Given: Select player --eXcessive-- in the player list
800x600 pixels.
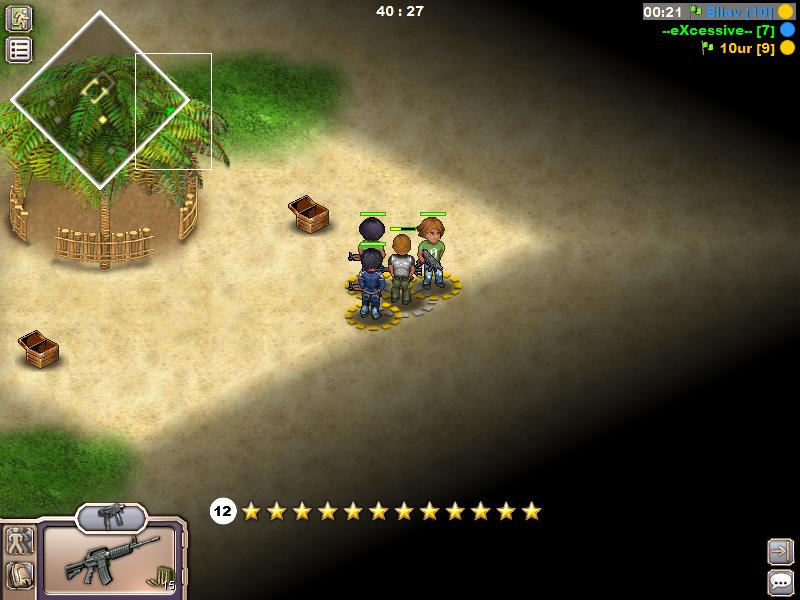Looking at the screenshot, I should 717,30.
